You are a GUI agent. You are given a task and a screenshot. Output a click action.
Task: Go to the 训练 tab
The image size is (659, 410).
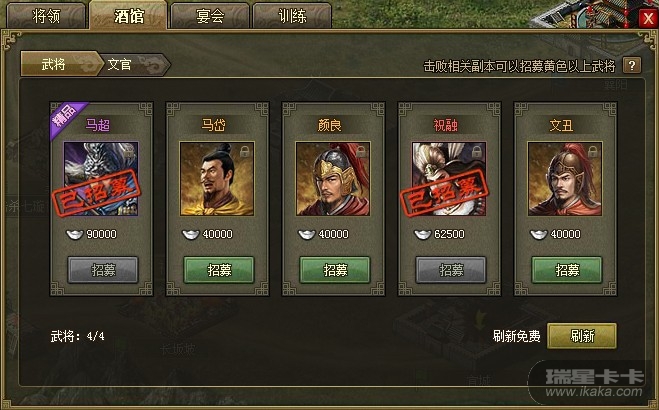(x=291, y=16)
